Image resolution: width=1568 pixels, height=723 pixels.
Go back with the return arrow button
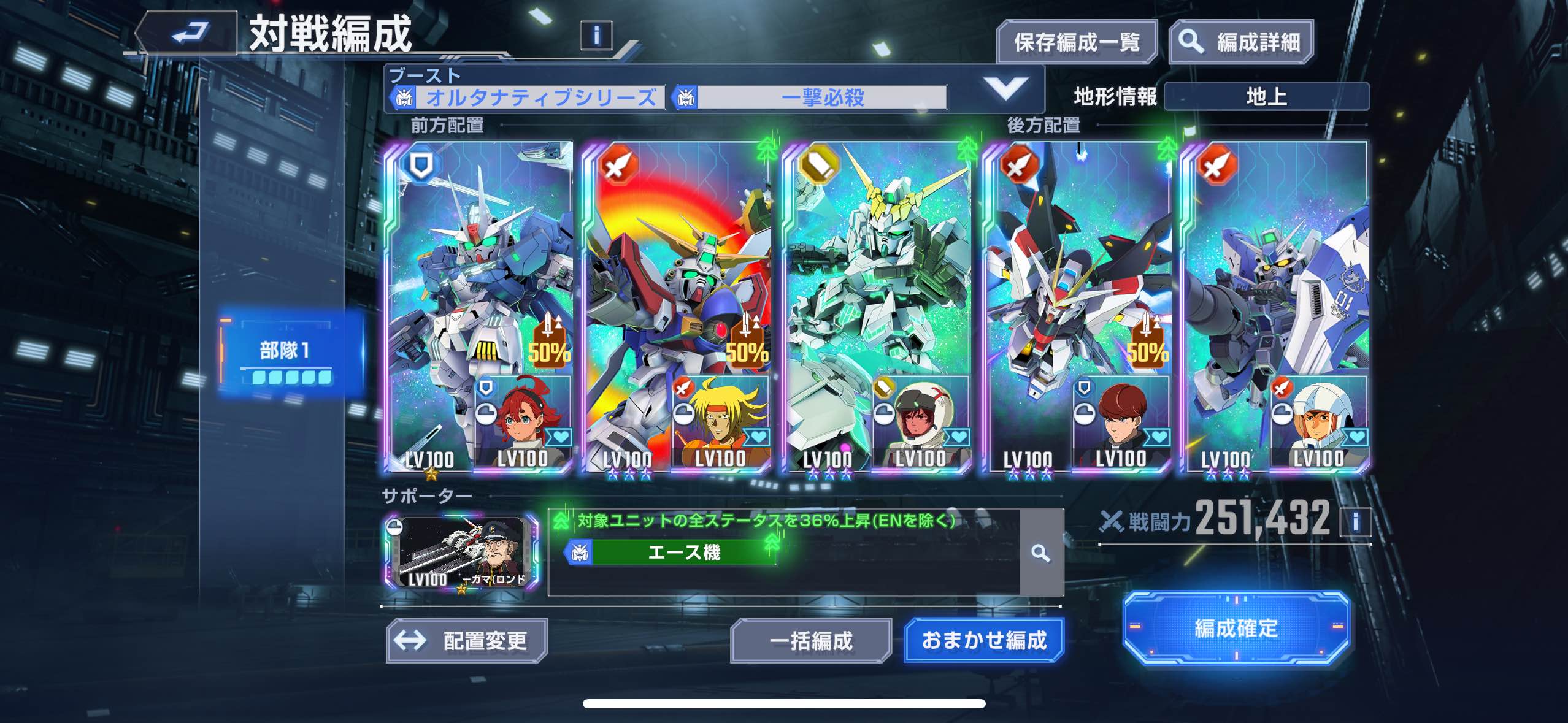point(187,33)
